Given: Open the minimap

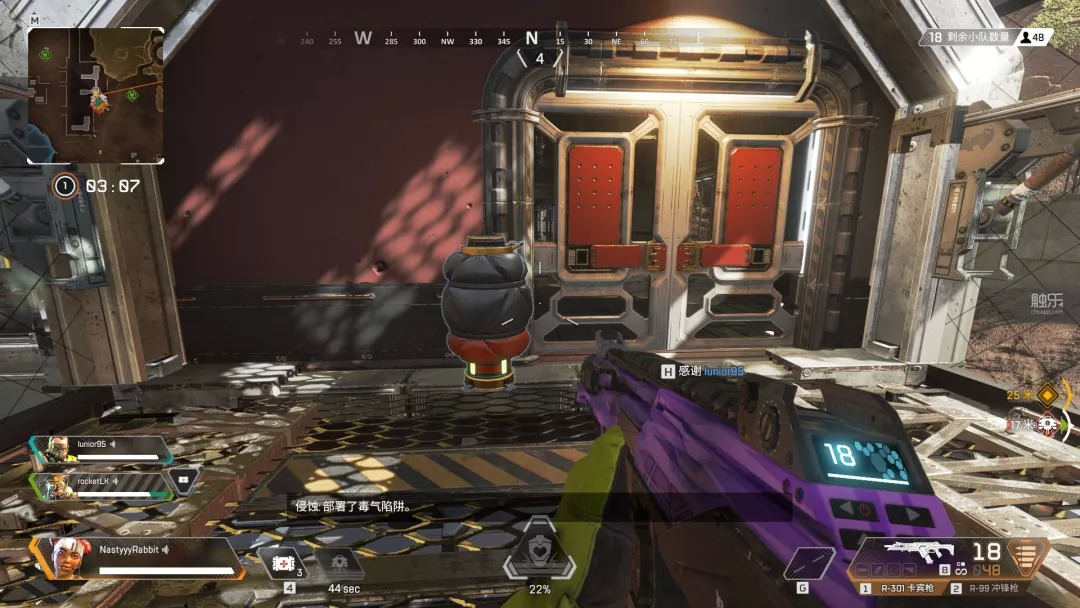Looking at the screenshot, I should click(96, 94).
